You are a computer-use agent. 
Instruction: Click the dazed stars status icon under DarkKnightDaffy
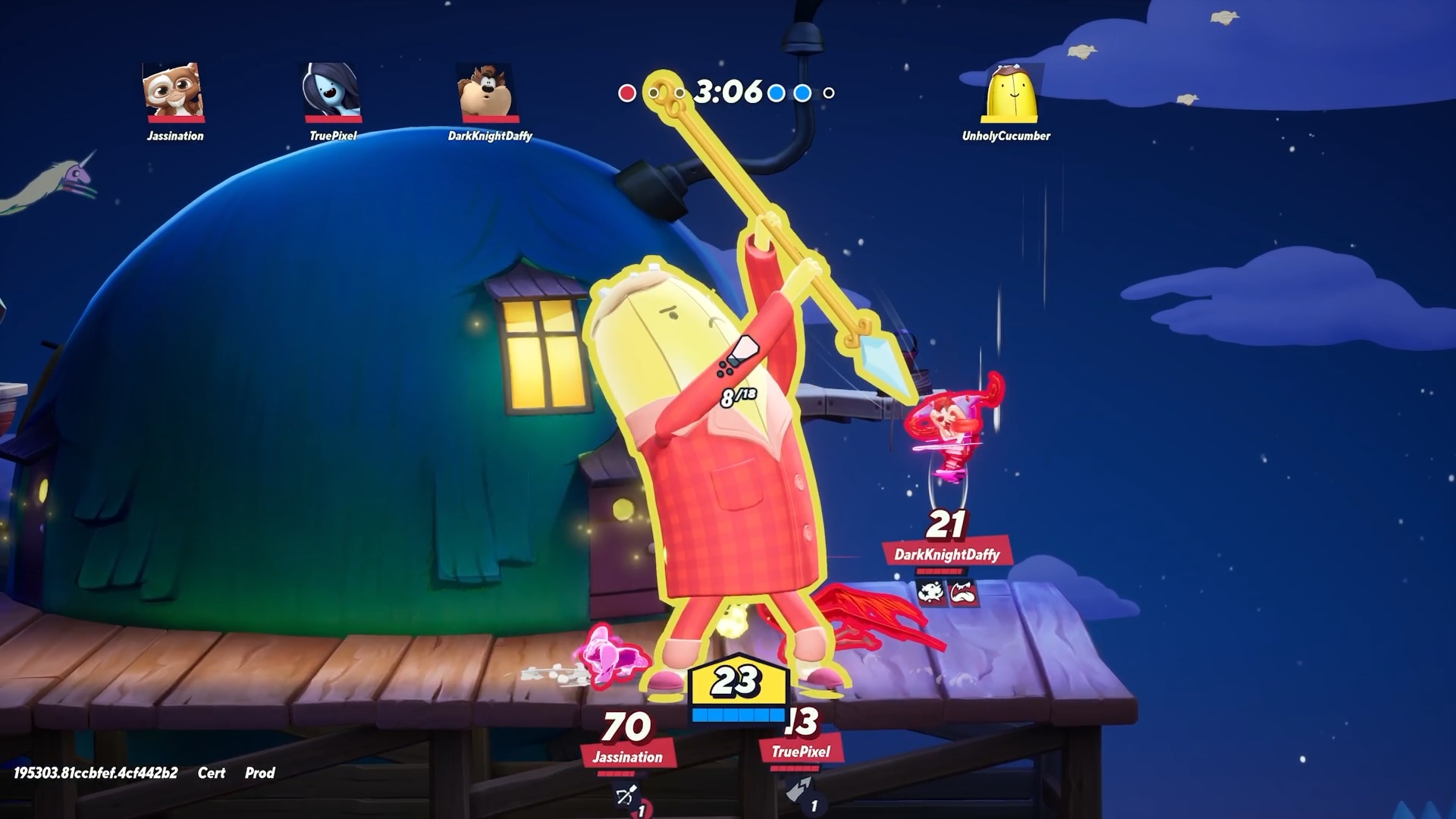click(x=930, y=593)
